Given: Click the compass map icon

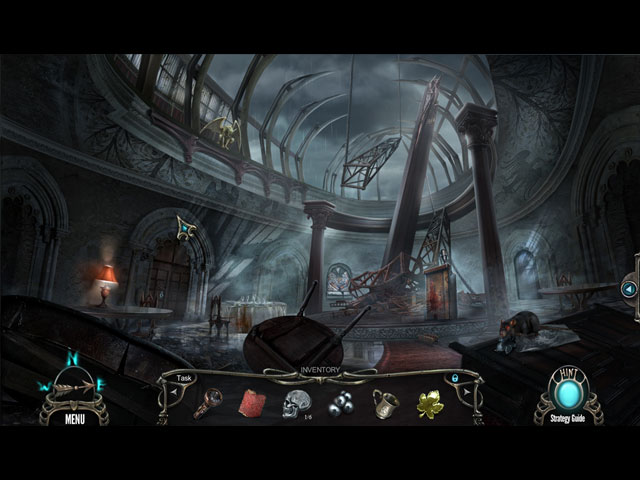Looking at the screenshot, I should tap(74, 383).
